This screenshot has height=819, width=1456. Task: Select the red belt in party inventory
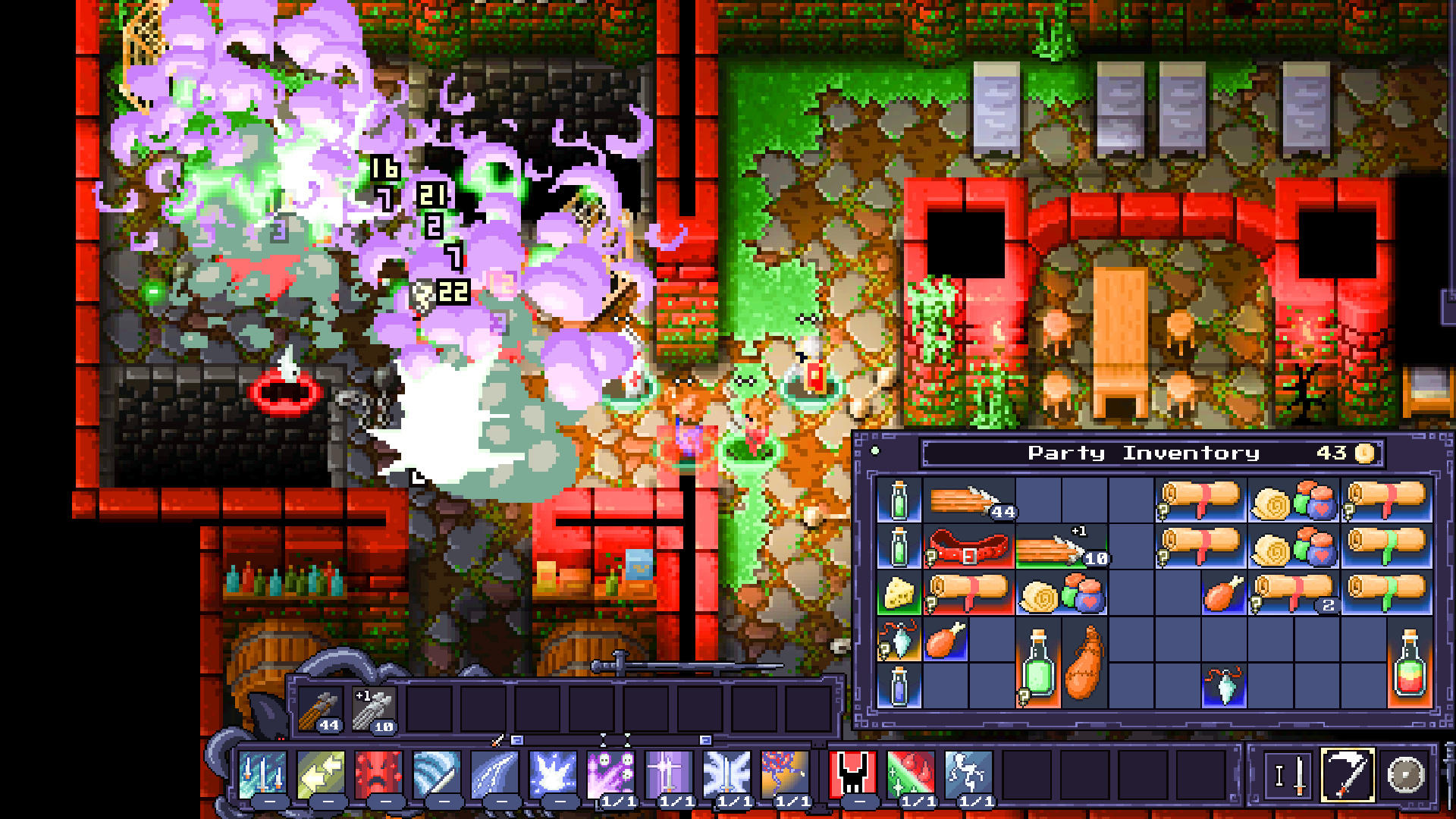click(x=969, y=547)
